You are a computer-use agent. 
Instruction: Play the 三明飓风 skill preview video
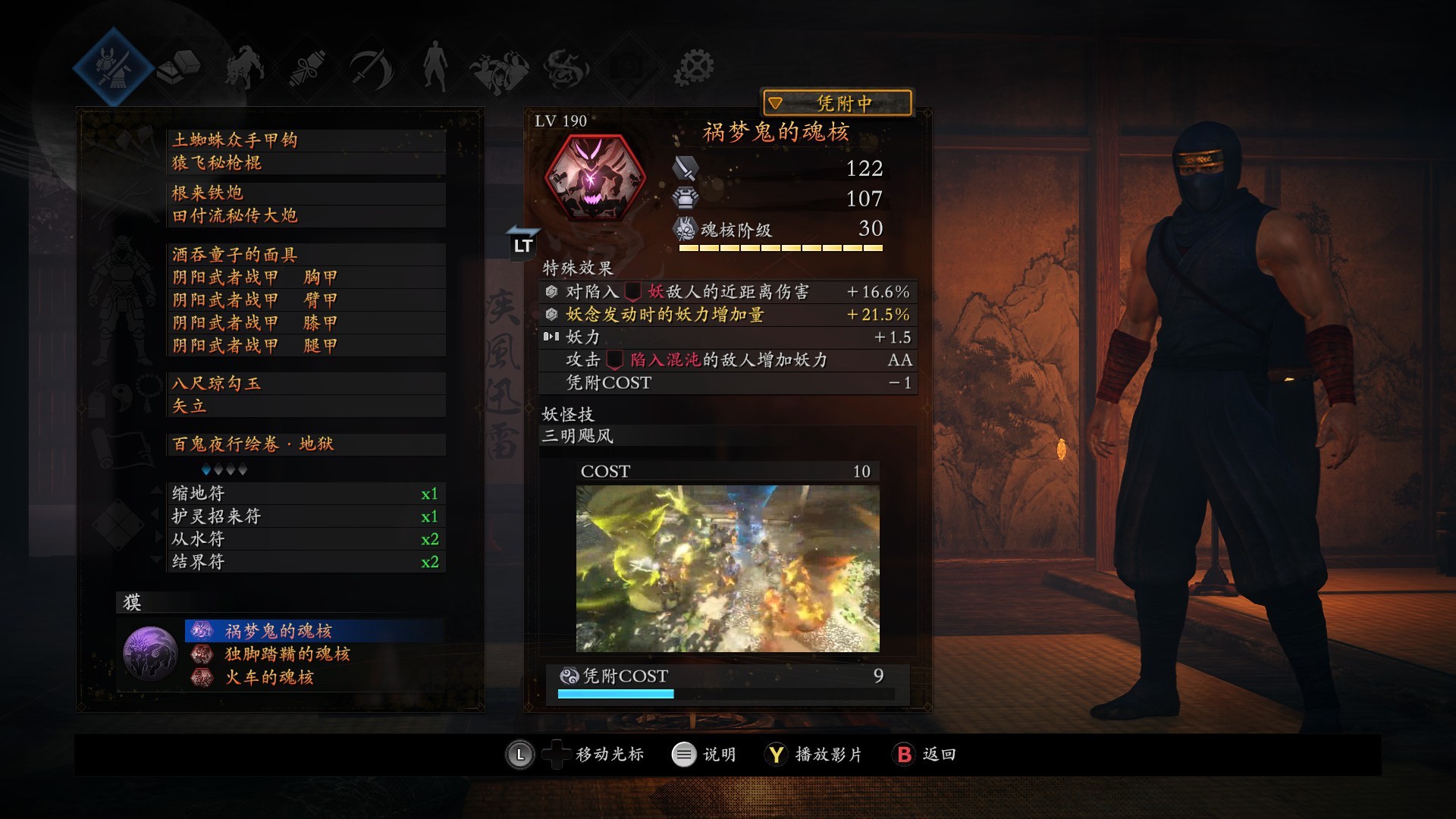point(727,568)
